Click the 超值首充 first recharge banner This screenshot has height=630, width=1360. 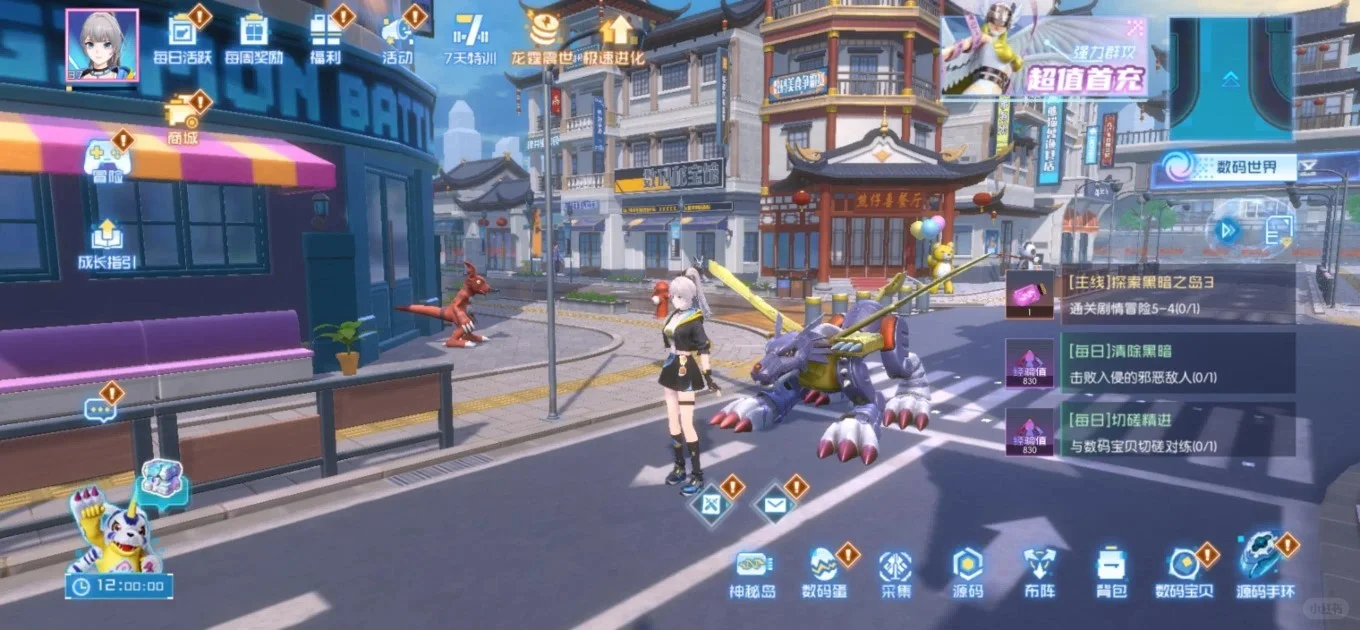click(x=1044, y=56)
